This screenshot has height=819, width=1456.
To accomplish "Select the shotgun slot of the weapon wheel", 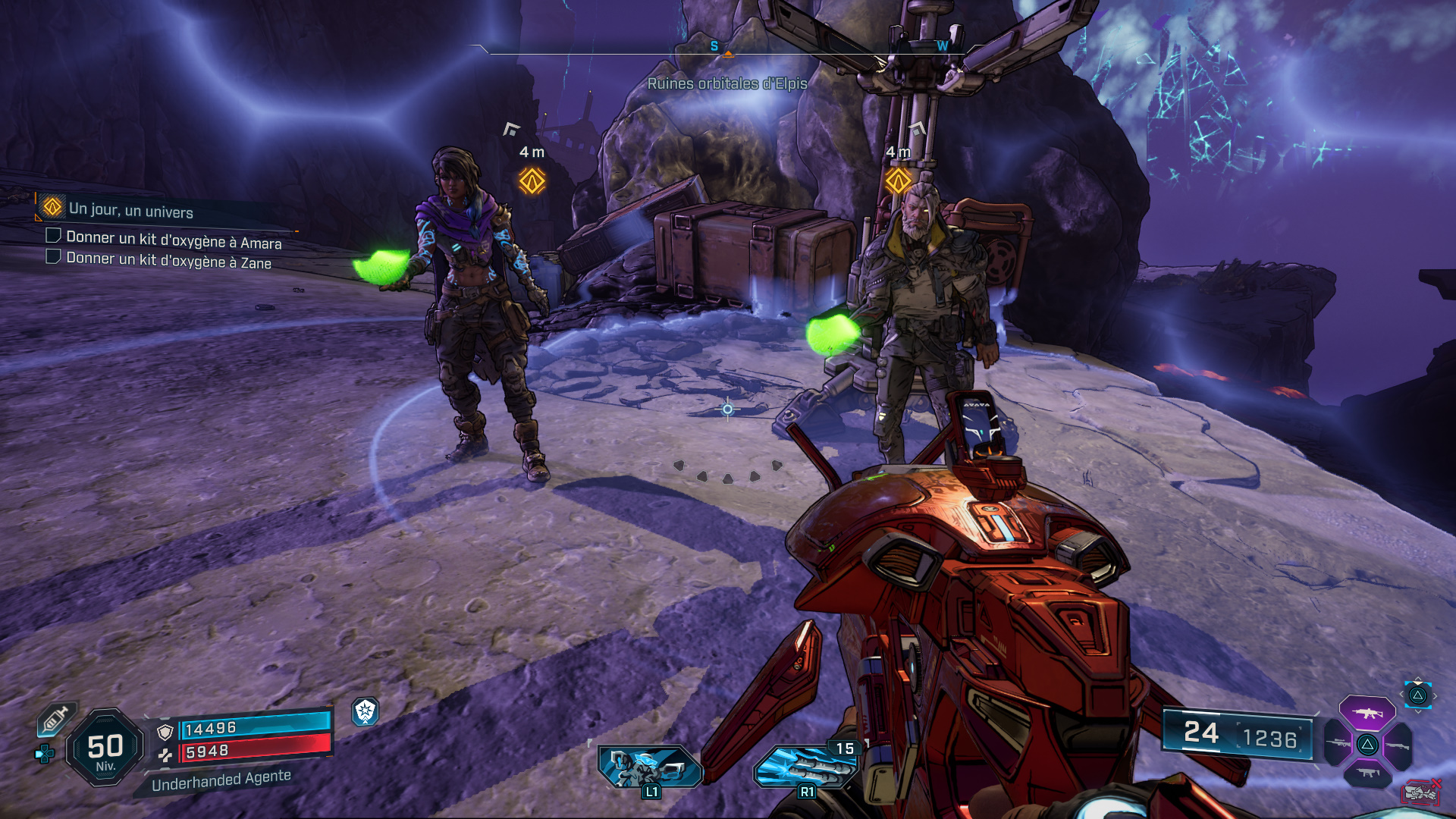I will pos(1397,745).
